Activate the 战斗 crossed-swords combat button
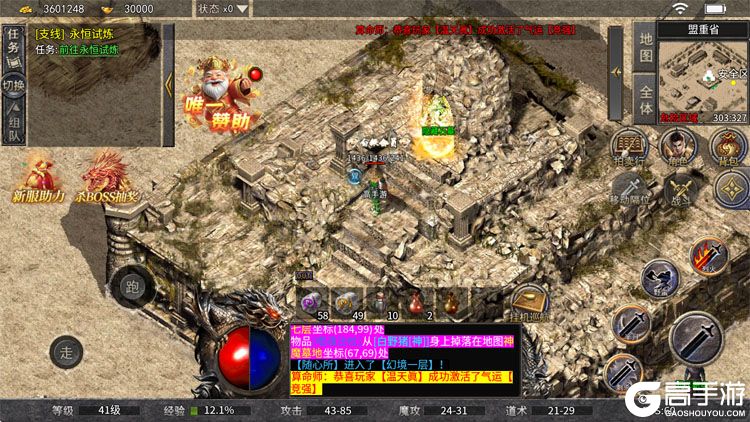Viewport: 750px width, 422px height. [x=681, y=188]
